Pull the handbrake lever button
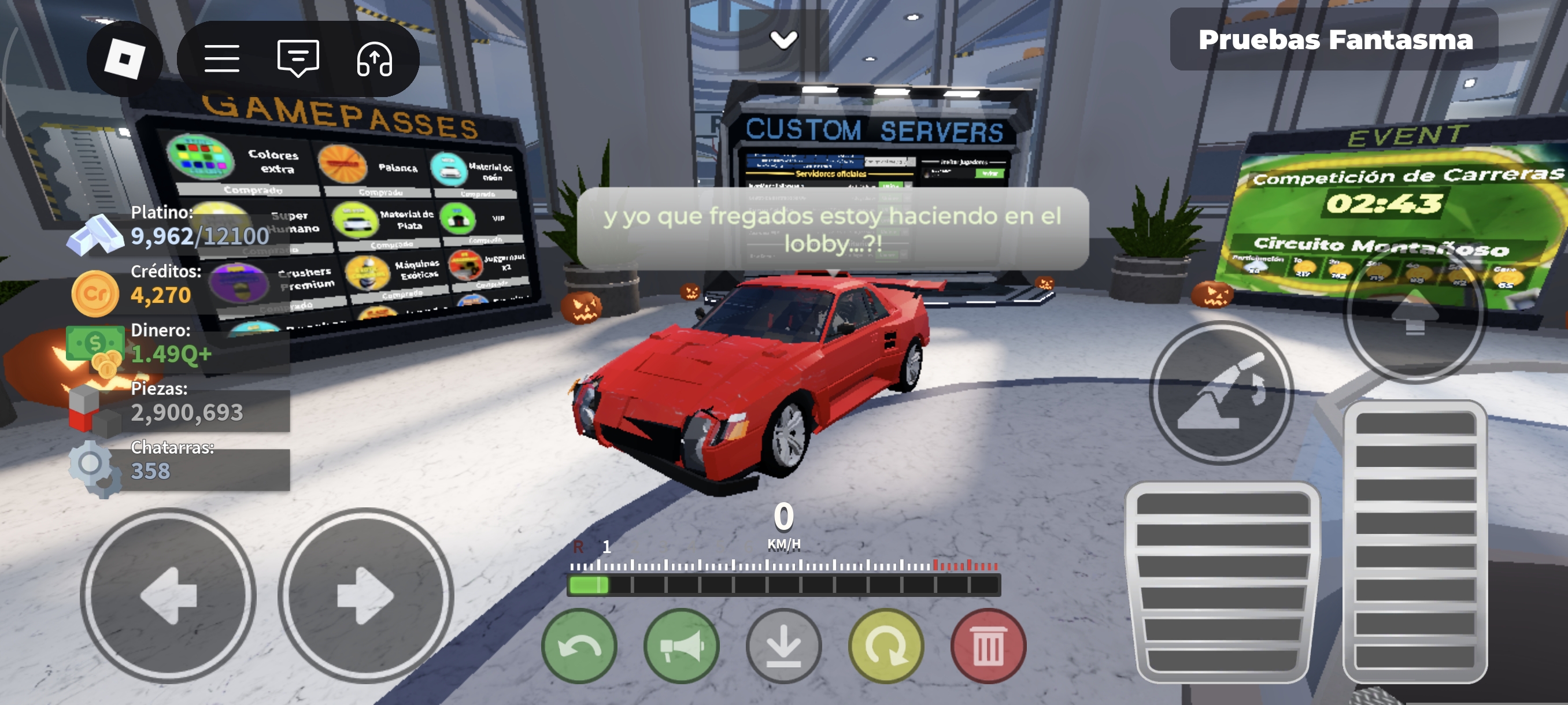This screenshot has height=705, width=1568. [x=1221, y=393]
